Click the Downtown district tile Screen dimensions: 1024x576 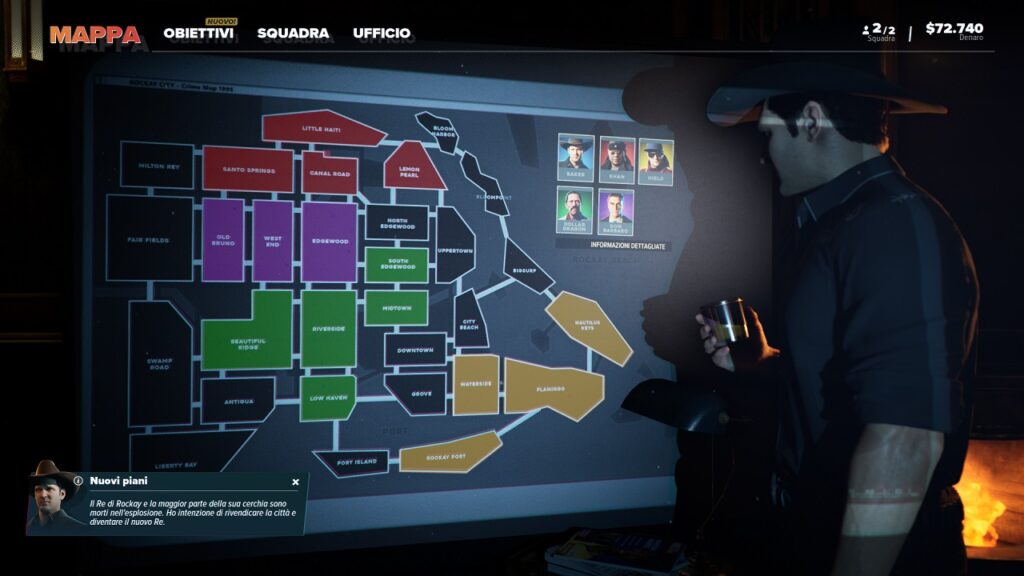415,350
